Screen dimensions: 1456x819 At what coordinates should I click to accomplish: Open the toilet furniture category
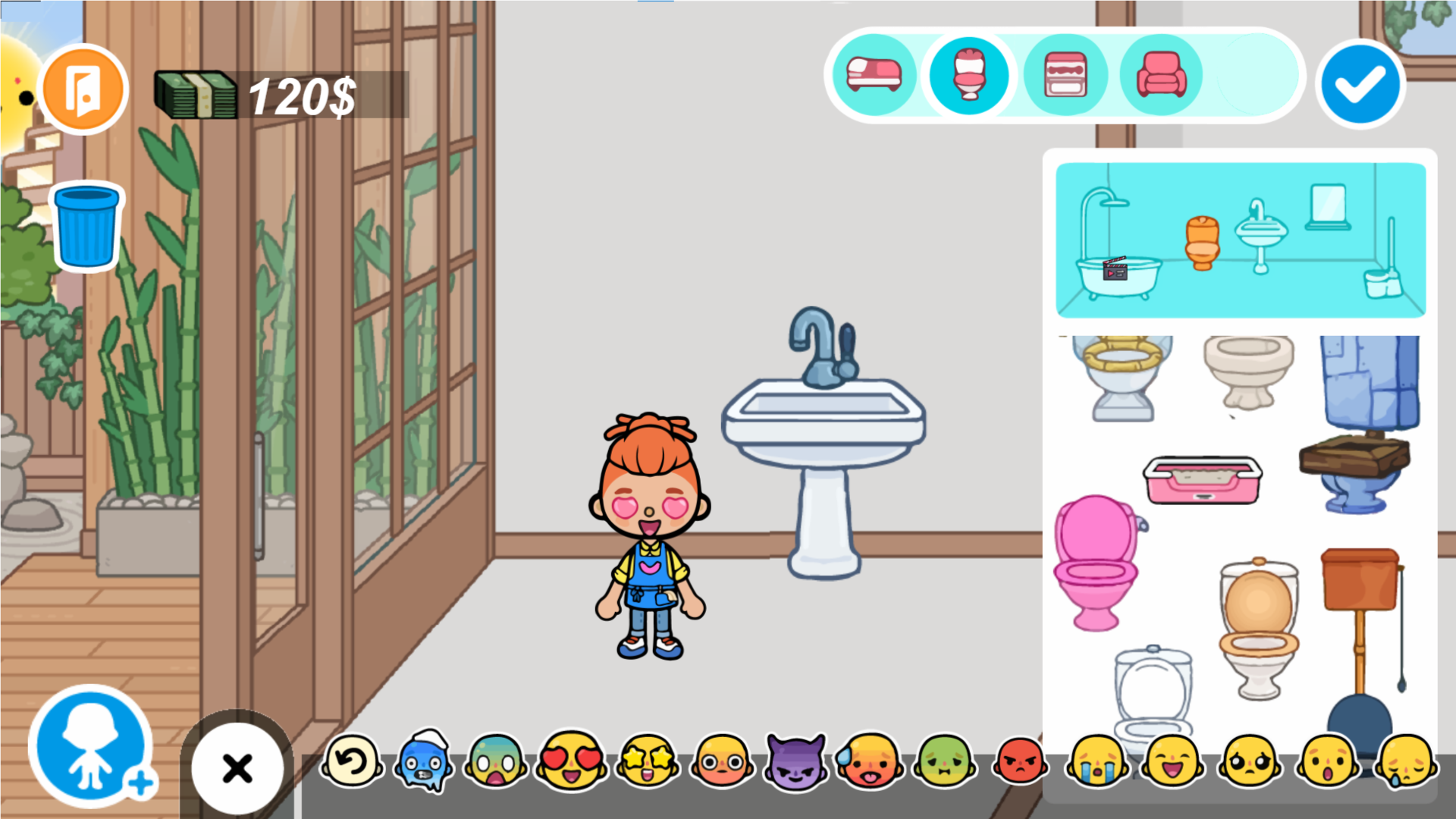click(x=970, y=75)
